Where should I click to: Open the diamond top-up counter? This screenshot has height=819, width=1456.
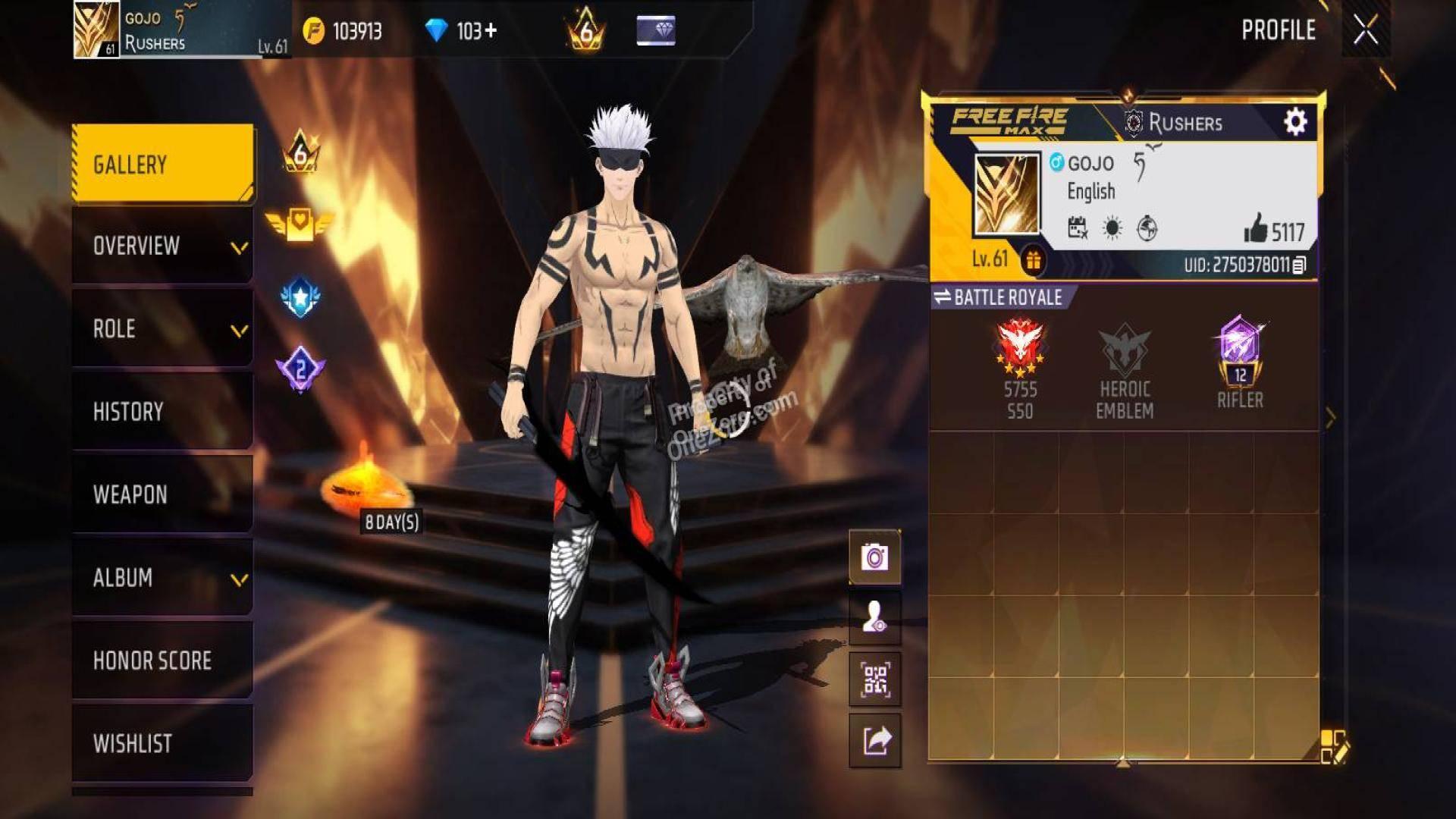click(461, 31)
